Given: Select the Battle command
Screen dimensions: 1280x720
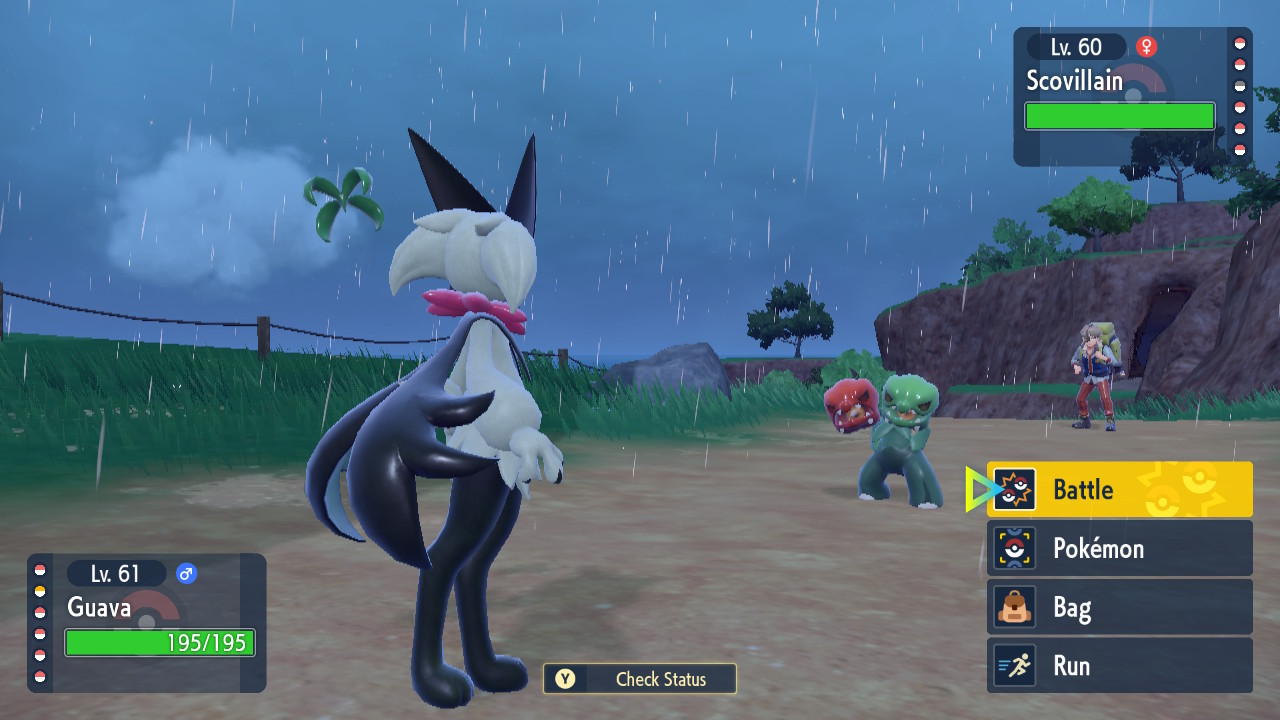Looking at the screenshot, I should pos(1119,489).
